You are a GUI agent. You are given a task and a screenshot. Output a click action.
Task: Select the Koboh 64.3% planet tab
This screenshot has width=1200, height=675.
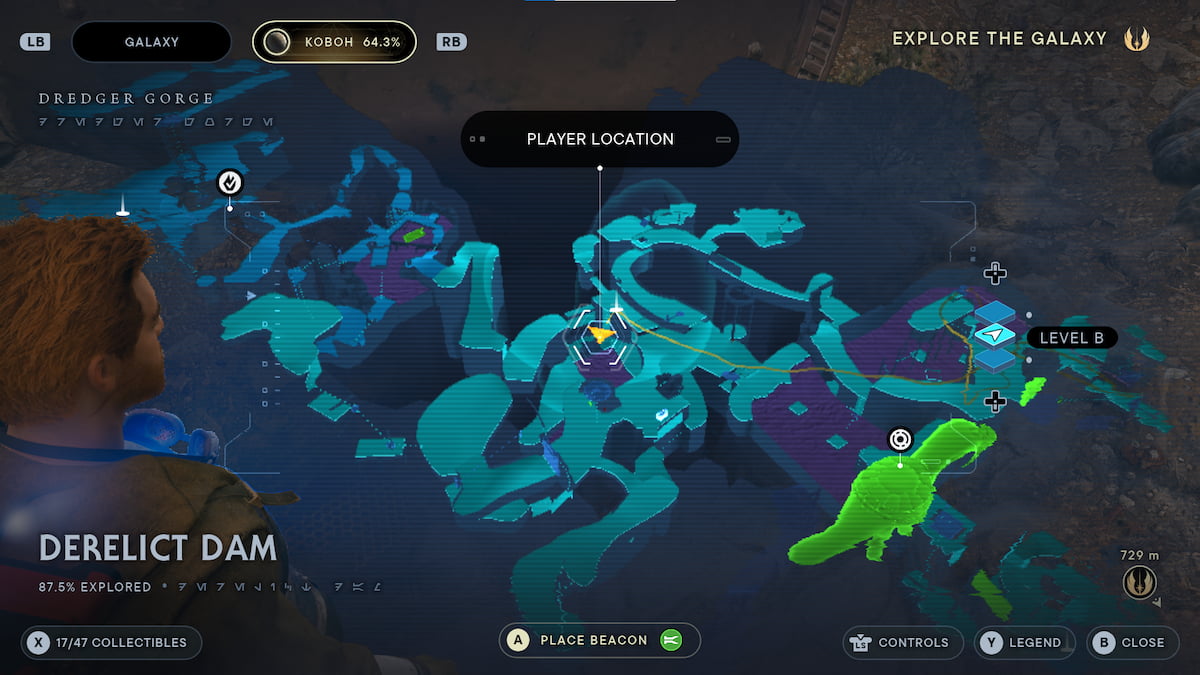tap(334, 42)
